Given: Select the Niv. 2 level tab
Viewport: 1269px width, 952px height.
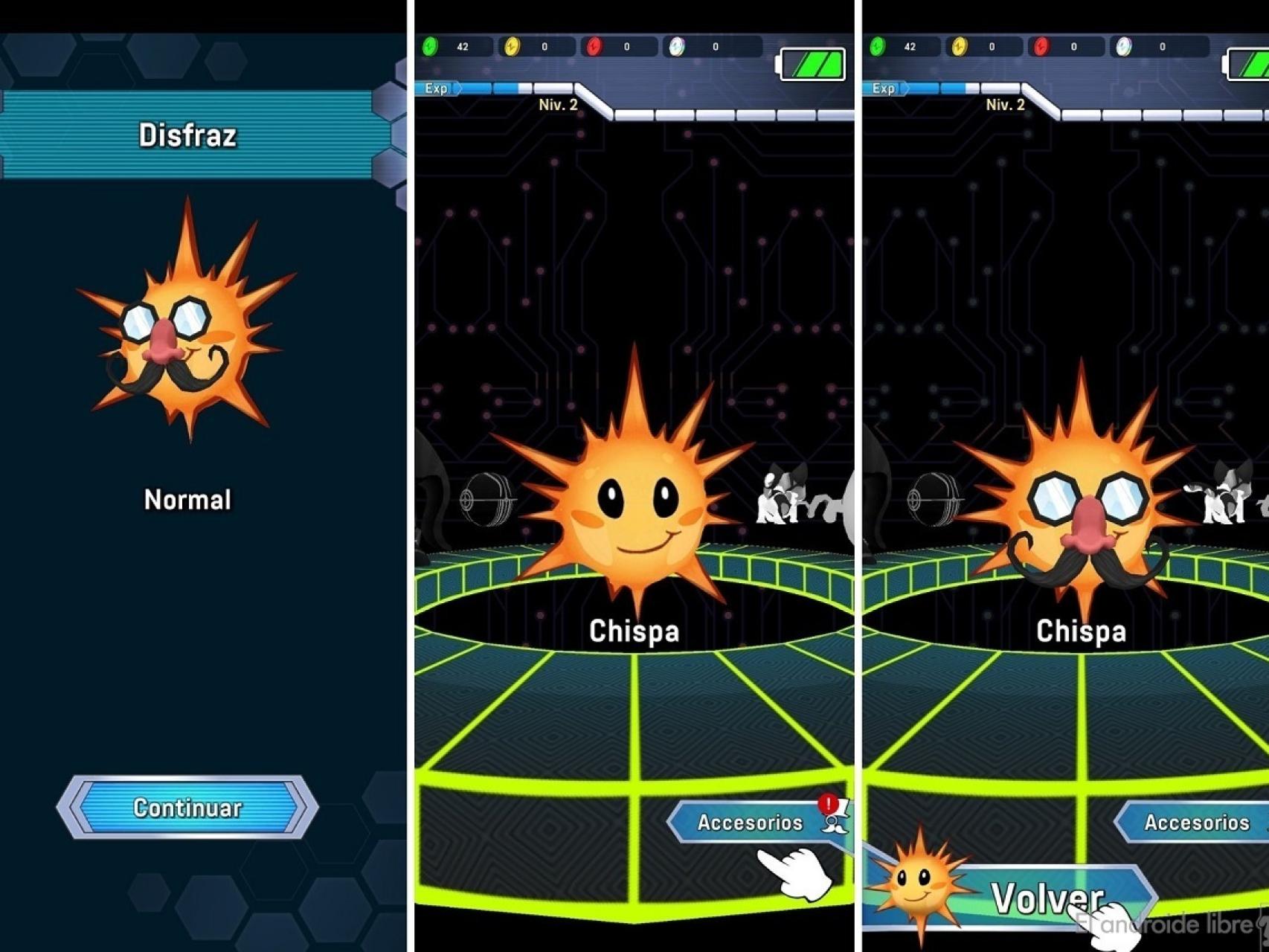Looking at the screenshot, I should 558,104.
